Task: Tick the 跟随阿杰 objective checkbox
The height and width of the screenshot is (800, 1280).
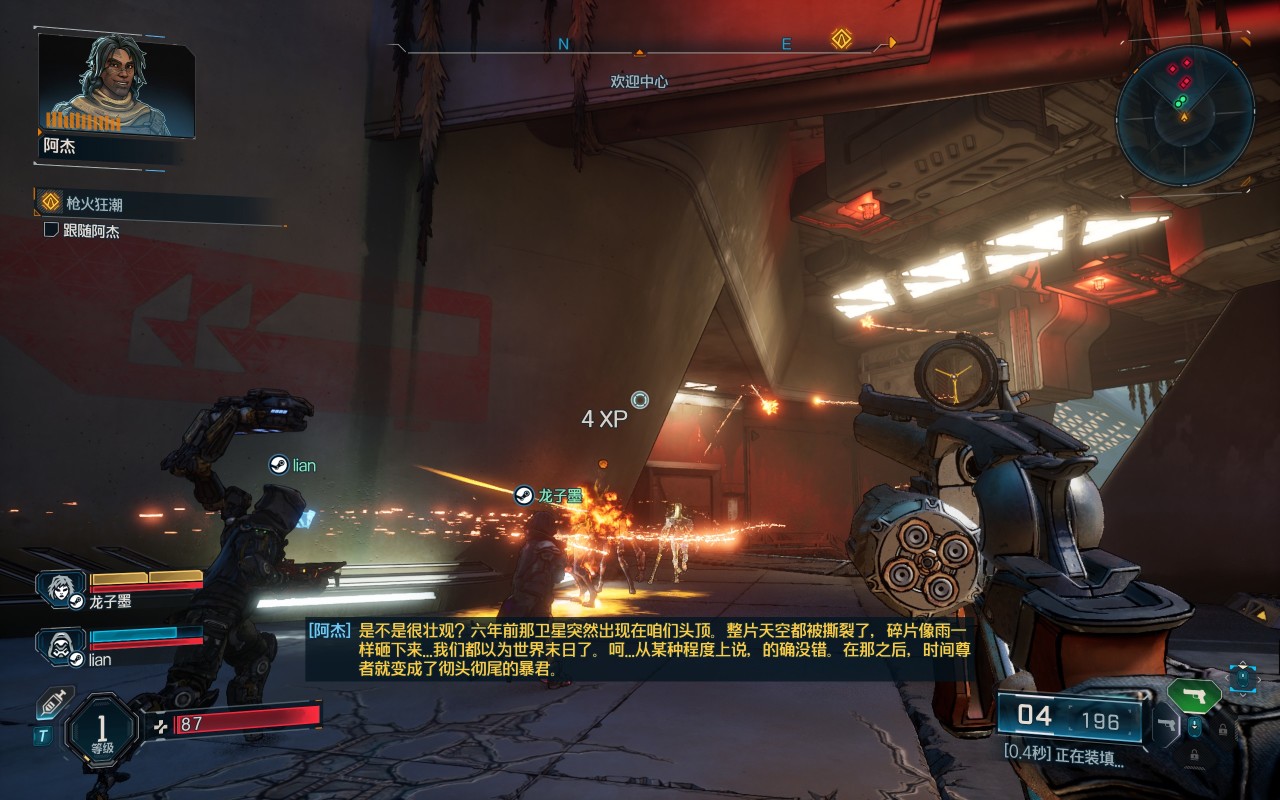Action: [52, 231]
